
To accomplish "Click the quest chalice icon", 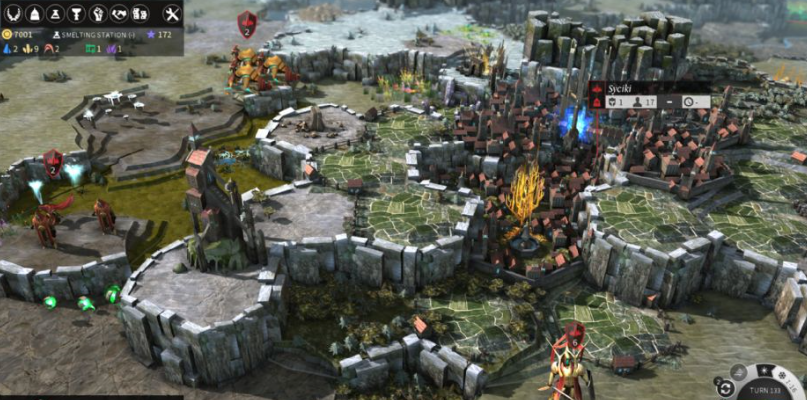I will click(x=75, y=13).
